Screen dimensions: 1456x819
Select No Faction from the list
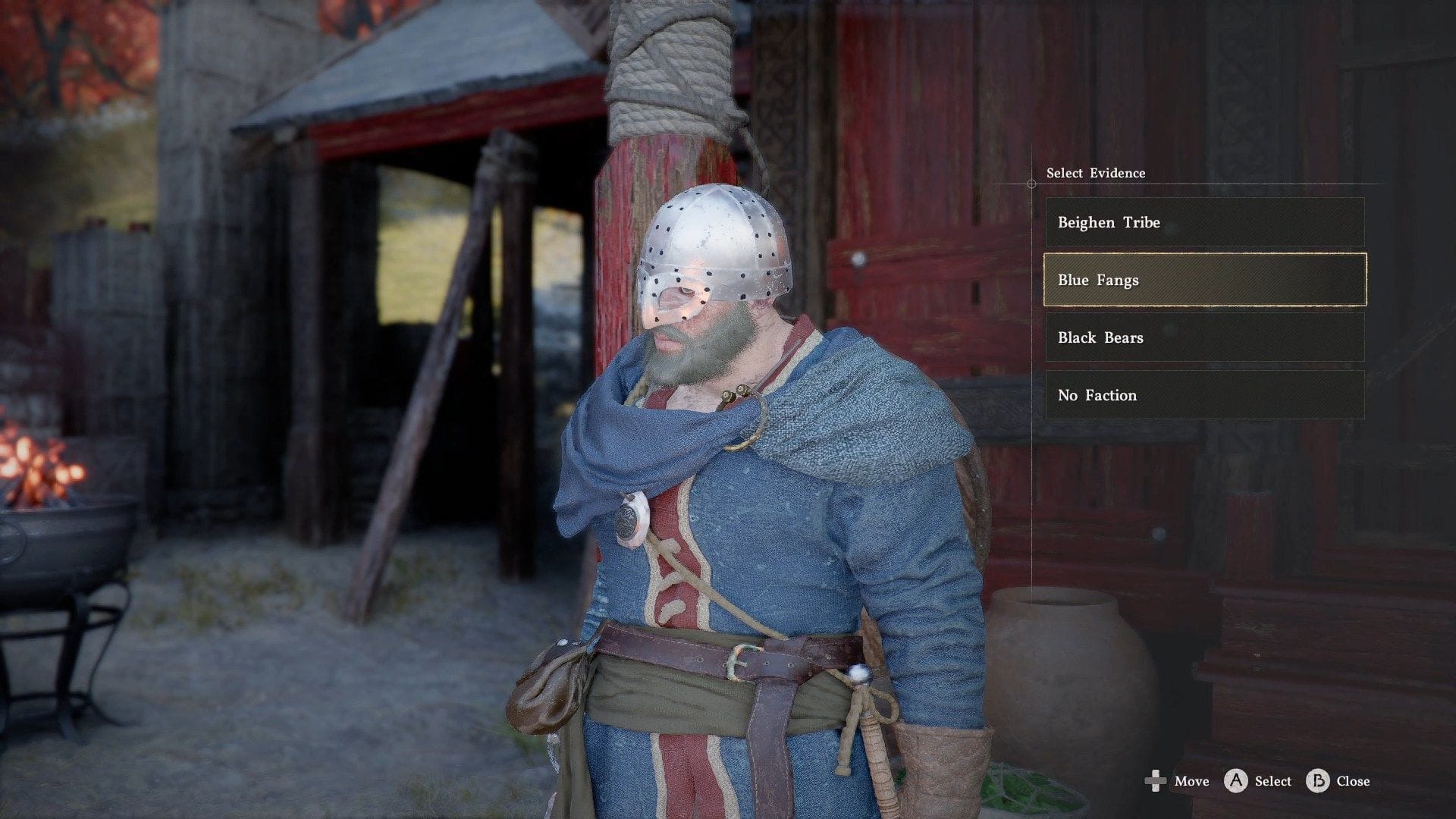click(x=1204, y=395)
